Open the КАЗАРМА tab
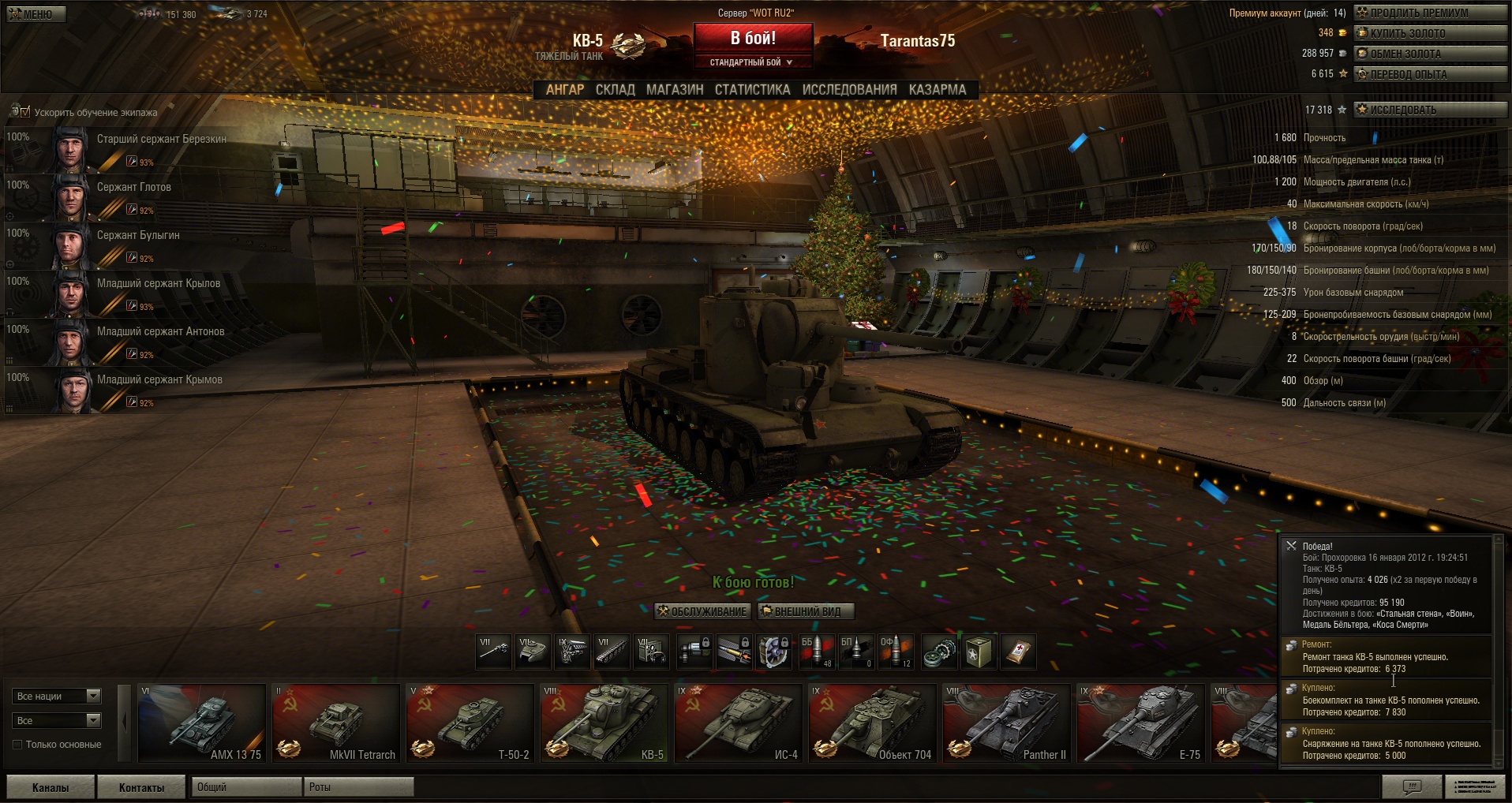 (937, 90)
